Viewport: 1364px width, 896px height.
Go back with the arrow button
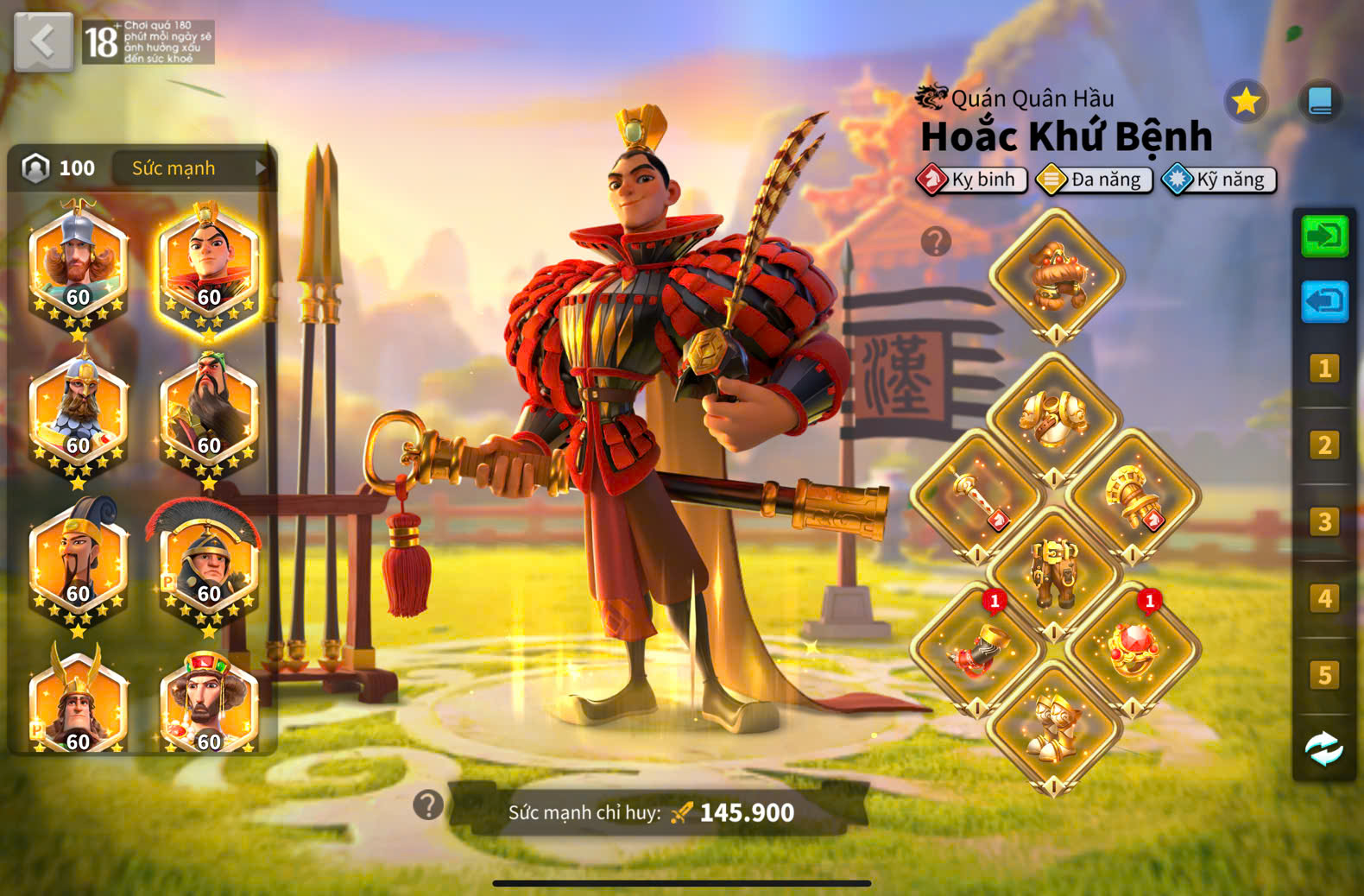click(x=43, y=41)
